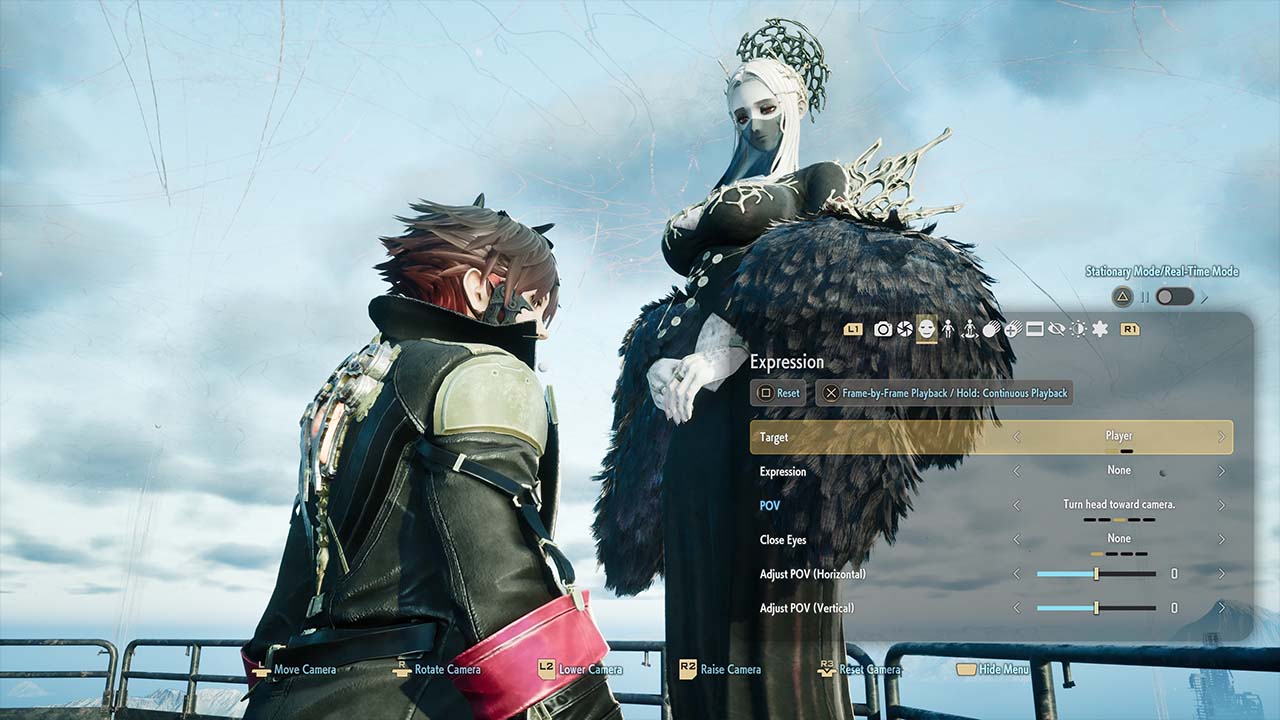The height and width of the screenshot is (720, 1280).
Task: Cycle POV option with its right arrow
Action: tap(1221, 506)
